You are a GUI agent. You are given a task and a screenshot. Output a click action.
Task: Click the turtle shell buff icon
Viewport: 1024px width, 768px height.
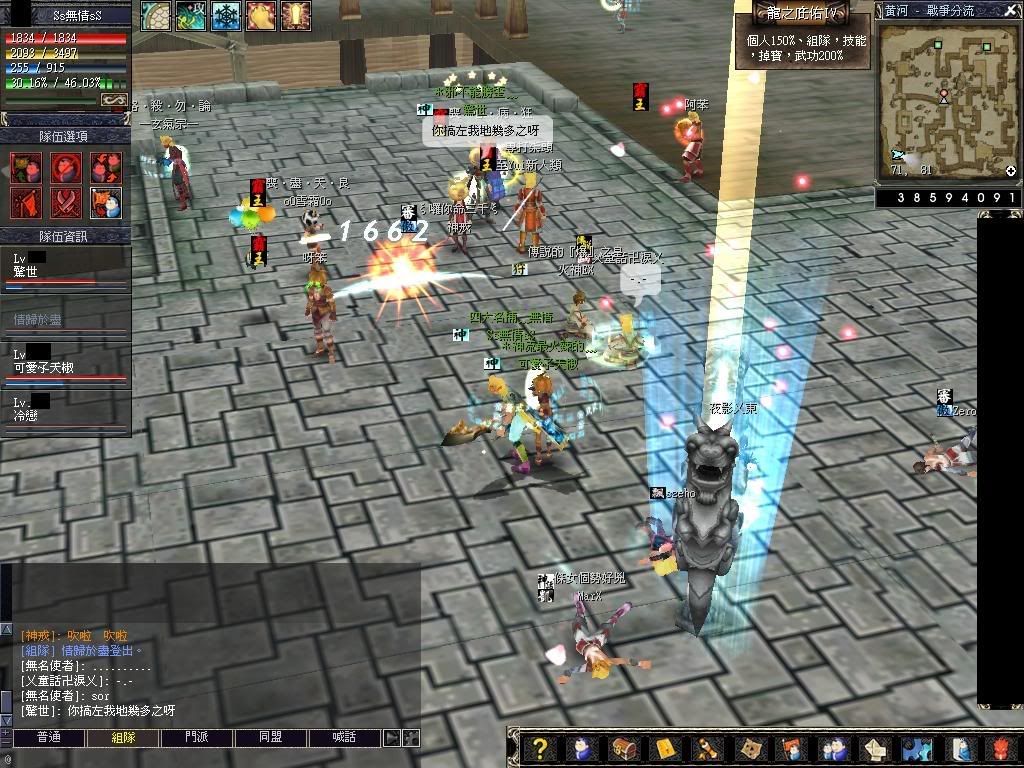[x=155, y=15]
